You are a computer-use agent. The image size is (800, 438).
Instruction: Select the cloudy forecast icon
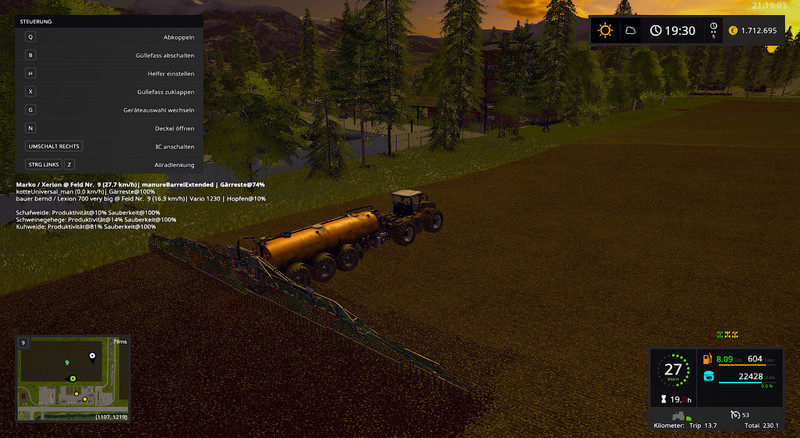(x=630, y=31)
